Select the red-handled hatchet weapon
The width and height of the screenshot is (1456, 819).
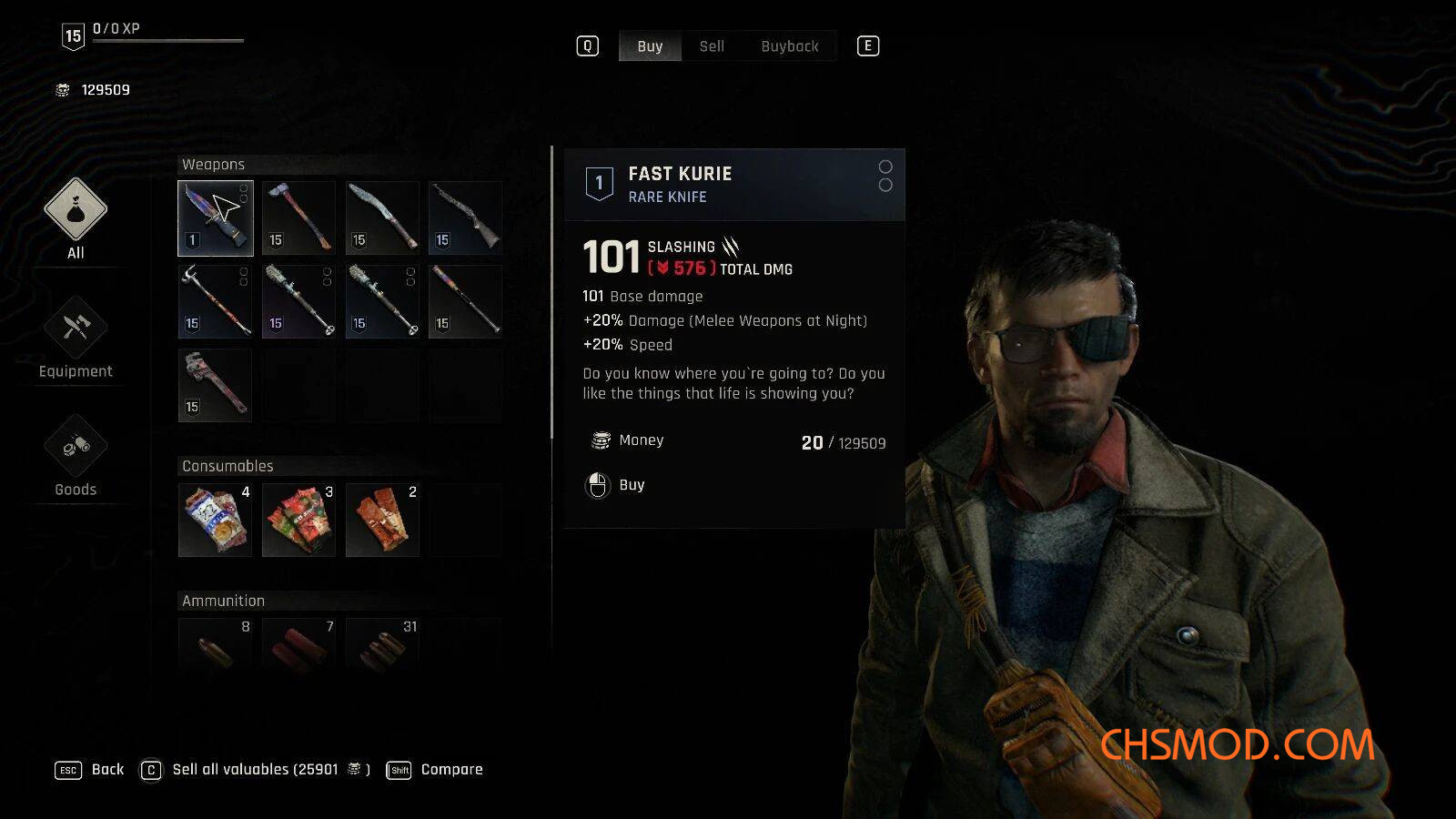coord(298,218)
